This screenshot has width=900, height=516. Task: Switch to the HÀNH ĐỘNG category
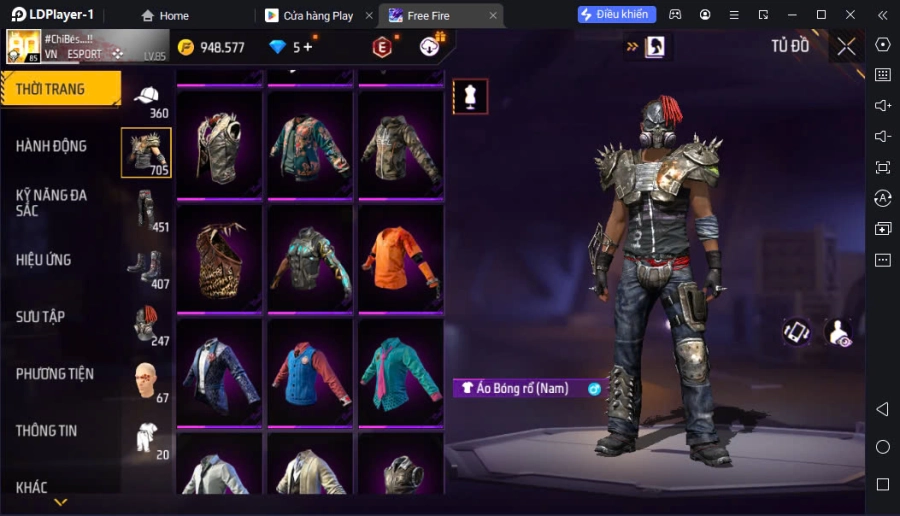[x=52, y=146]
